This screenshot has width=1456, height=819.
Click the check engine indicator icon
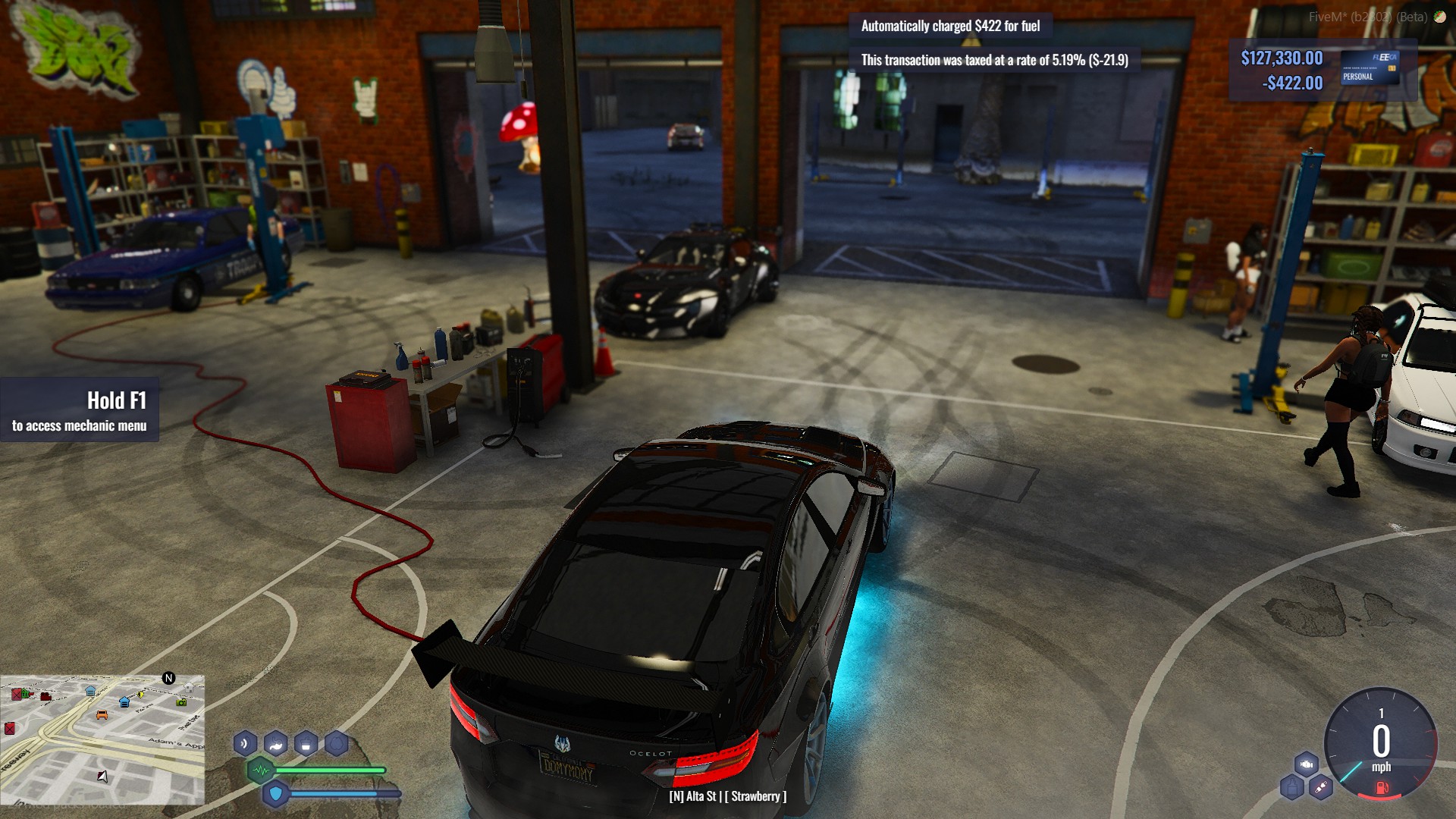1307,764
